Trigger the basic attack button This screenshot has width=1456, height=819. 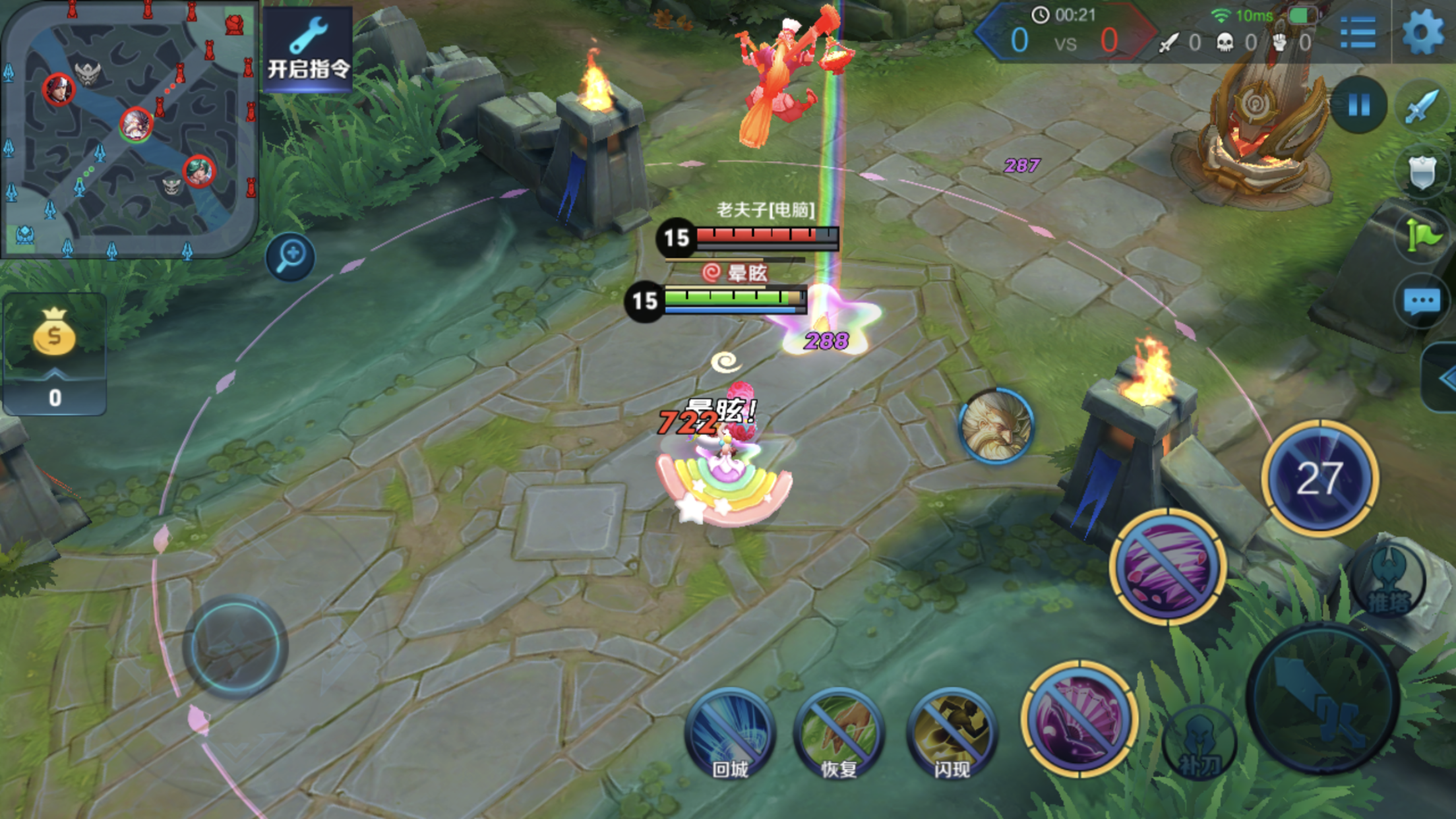pos(1322,699)
